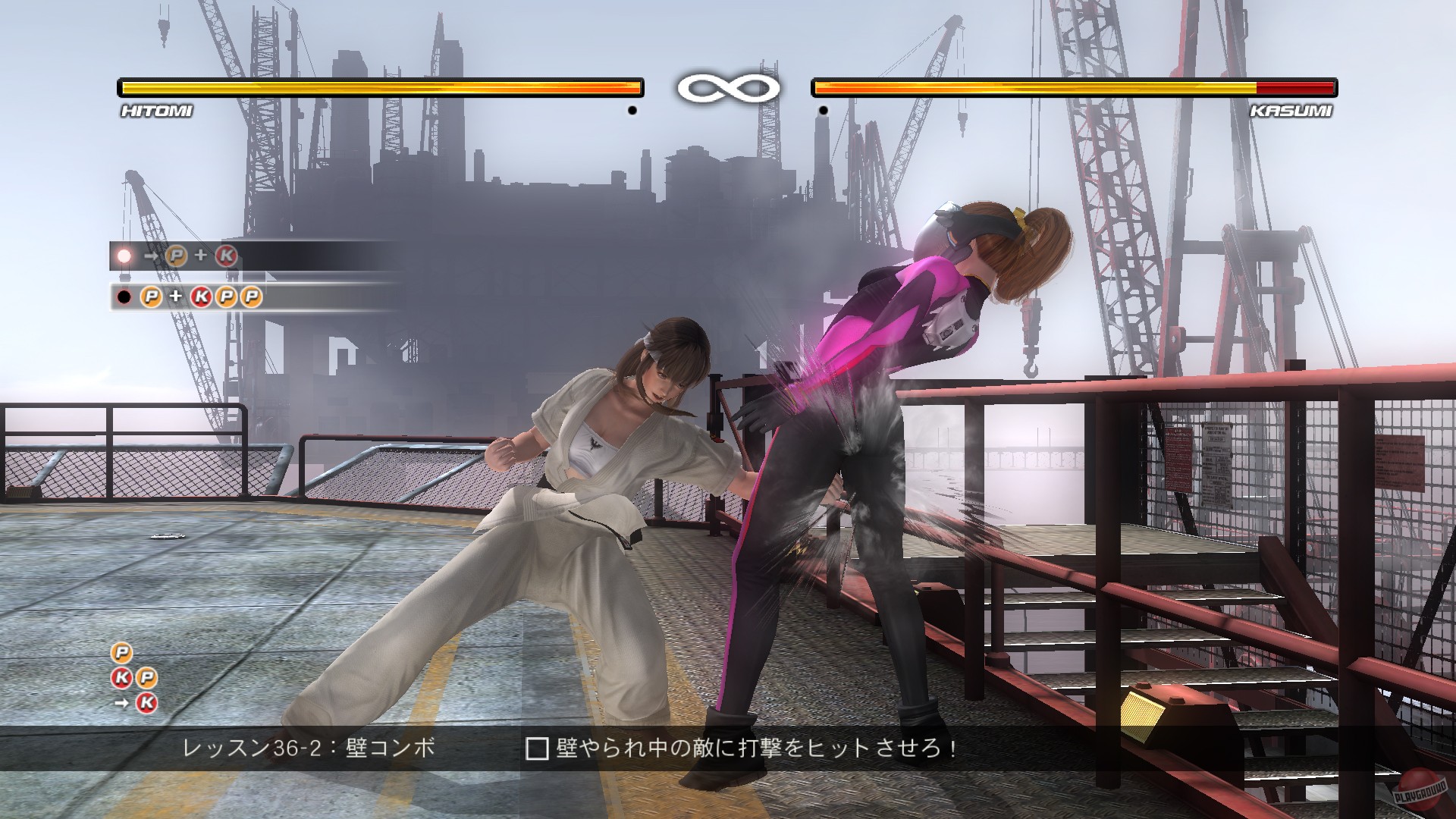Select the forward arrow icon before P+K combo

(151, 256)
